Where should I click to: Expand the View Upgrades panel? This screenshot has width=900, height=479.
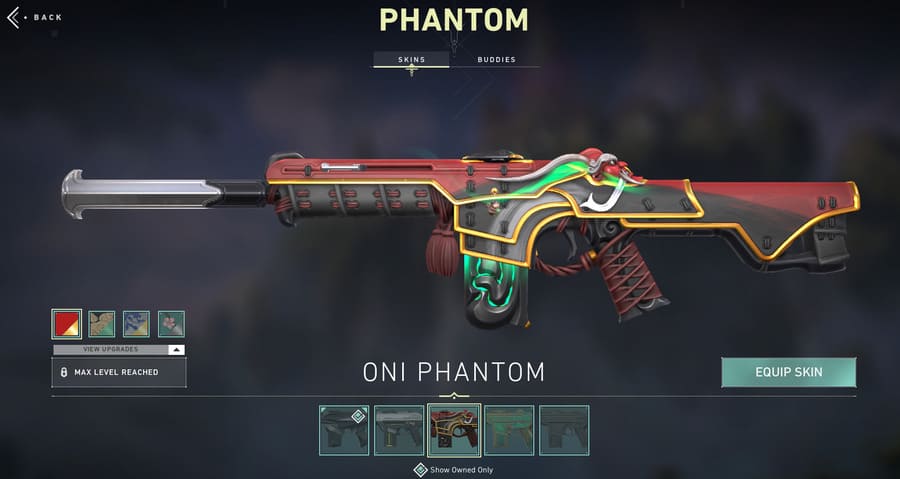118,350
